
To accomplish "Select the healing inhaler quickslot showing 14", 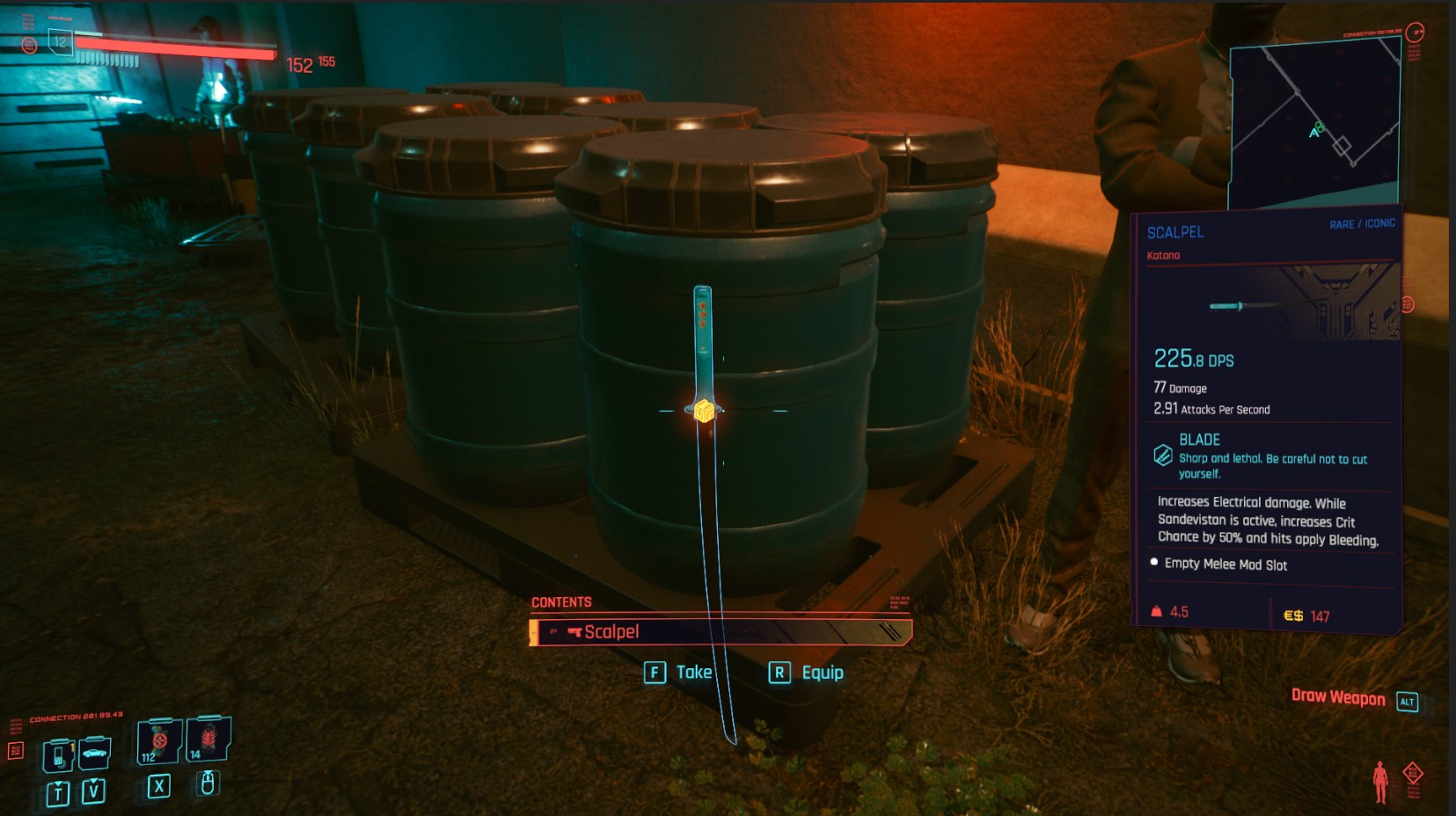I will (x=208, y=740).
